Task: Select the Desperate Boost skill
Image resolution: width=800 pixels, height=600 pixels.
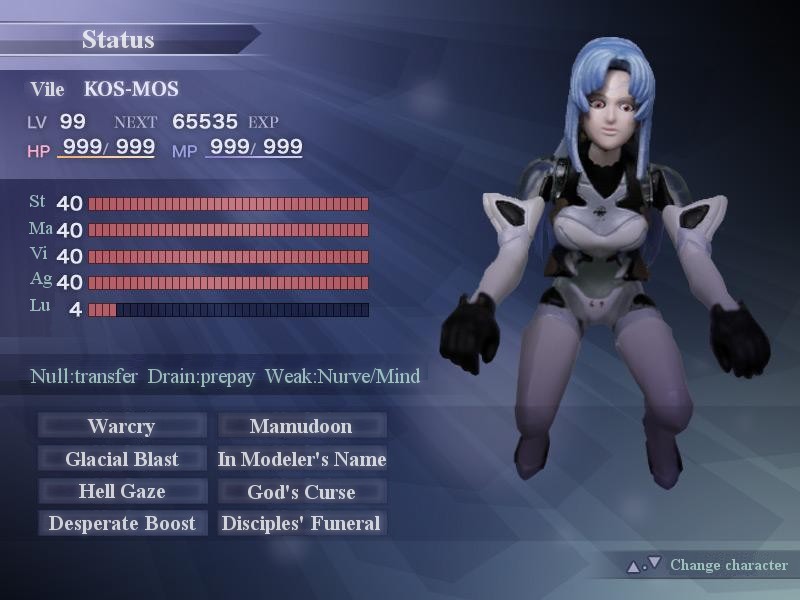Action: coord(122,523)
